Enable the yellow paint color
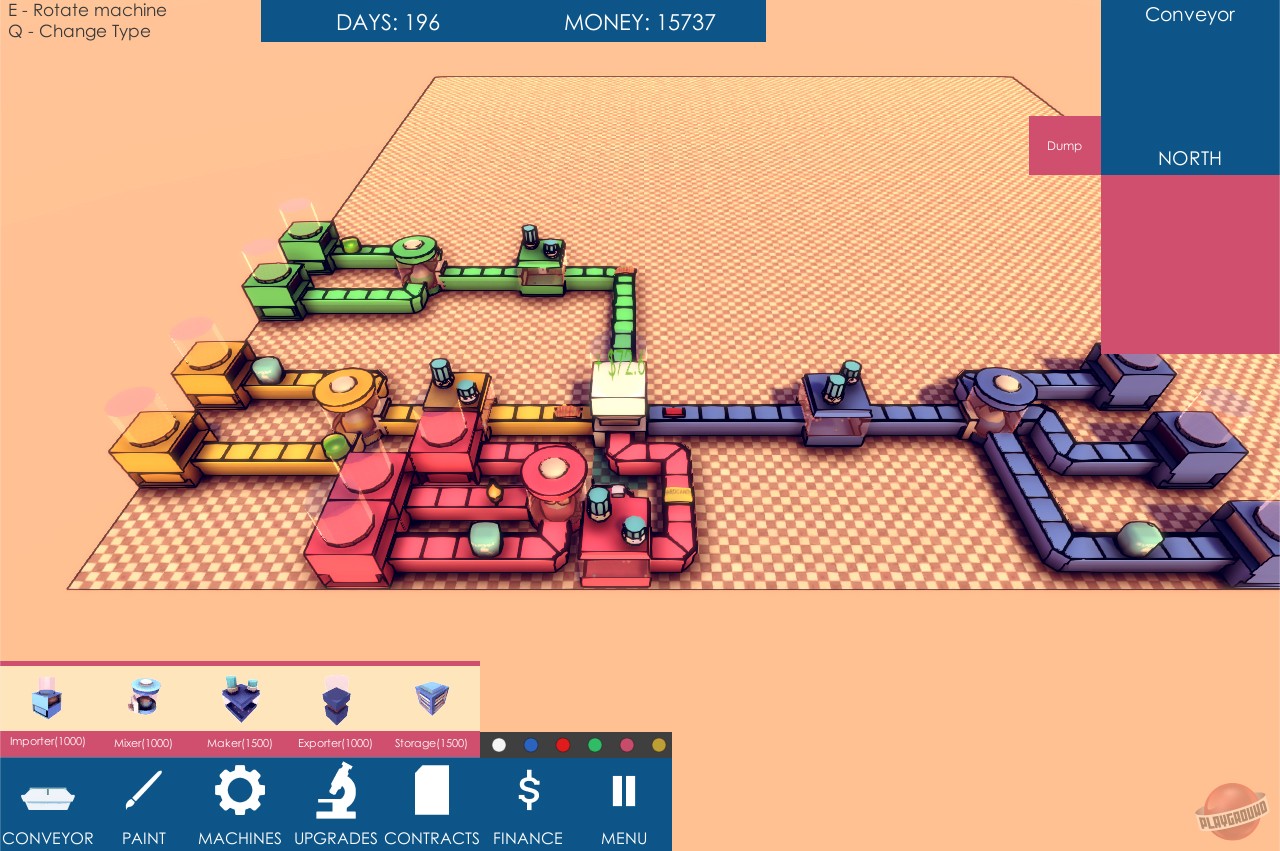Viewport: 1280px width, 851px height. [659, 745]
